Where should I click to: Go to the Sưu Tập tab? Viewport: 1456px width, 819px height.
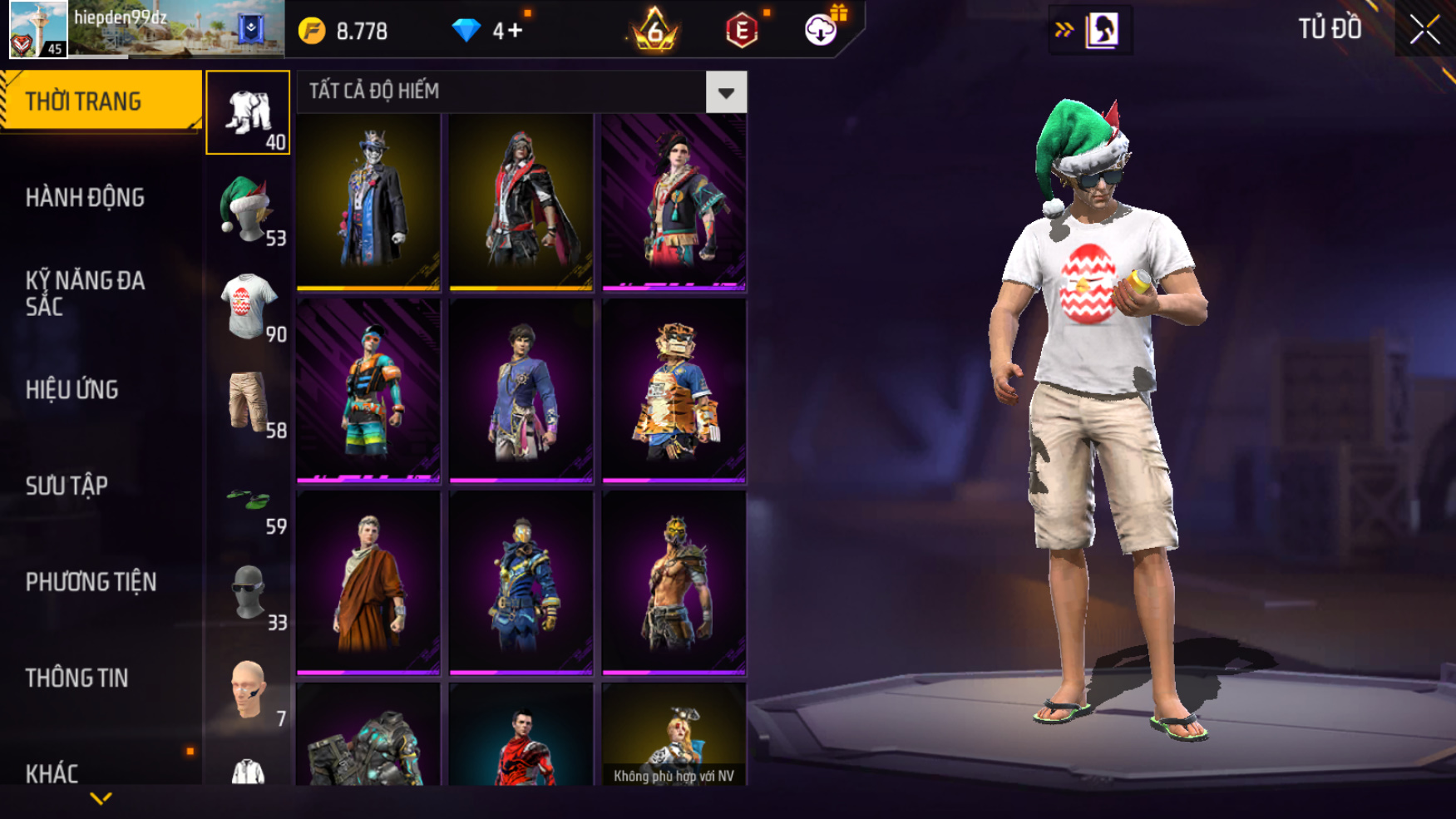pyautogui.click(x=67, y=486)
